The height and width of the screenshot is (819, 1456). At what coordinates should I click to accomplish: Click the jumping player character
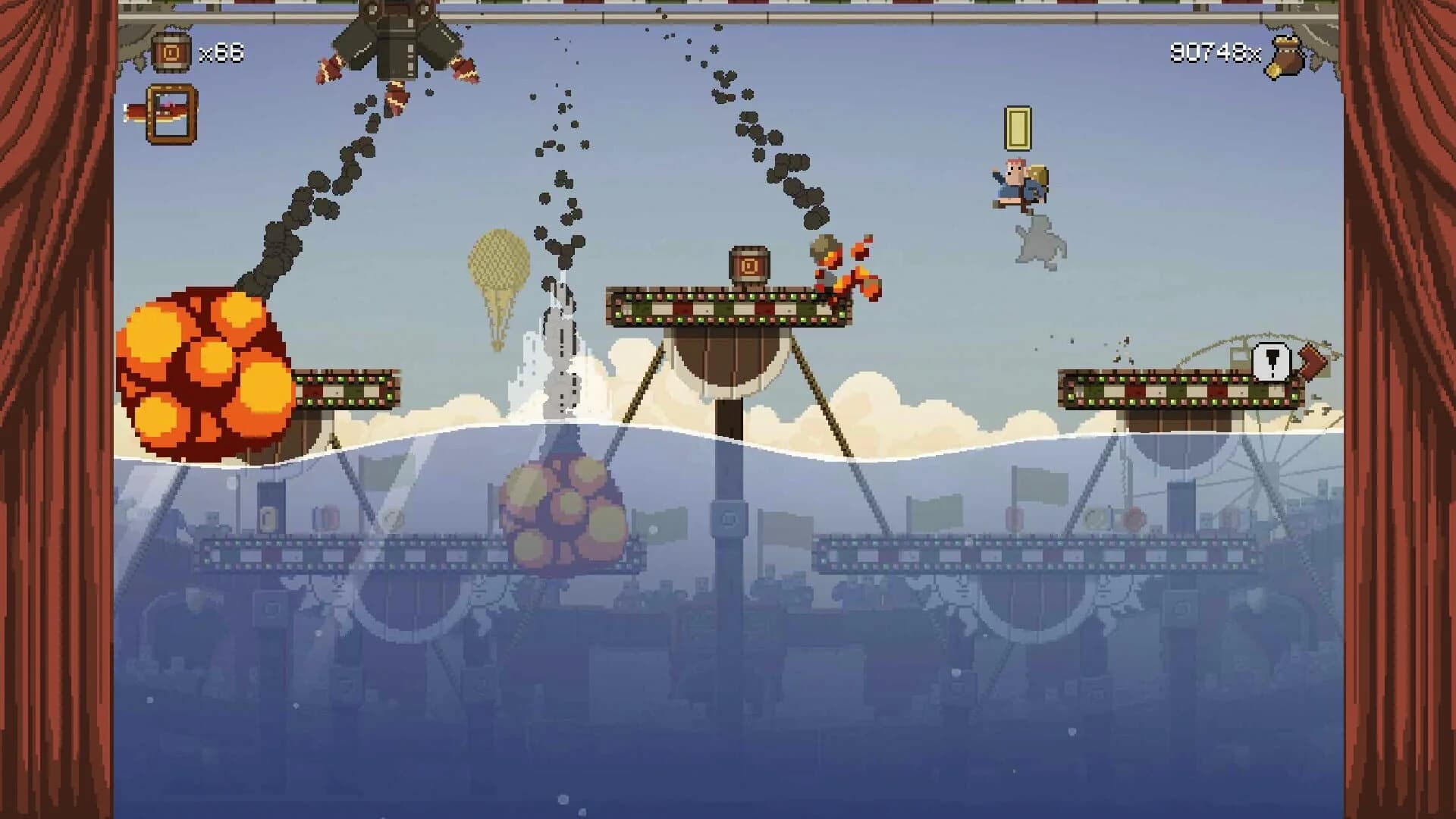[1020, 184]
